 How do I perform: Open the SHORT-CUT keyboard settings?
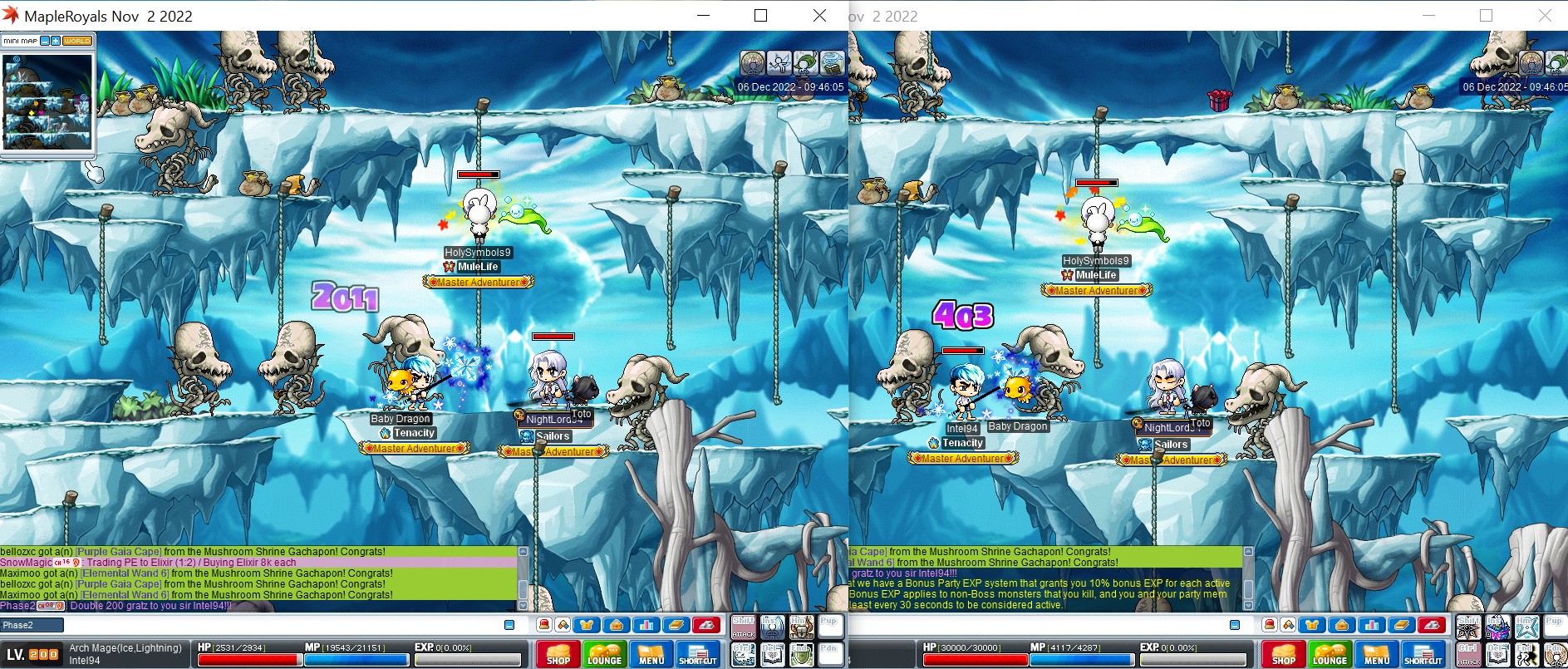point(699,655)
